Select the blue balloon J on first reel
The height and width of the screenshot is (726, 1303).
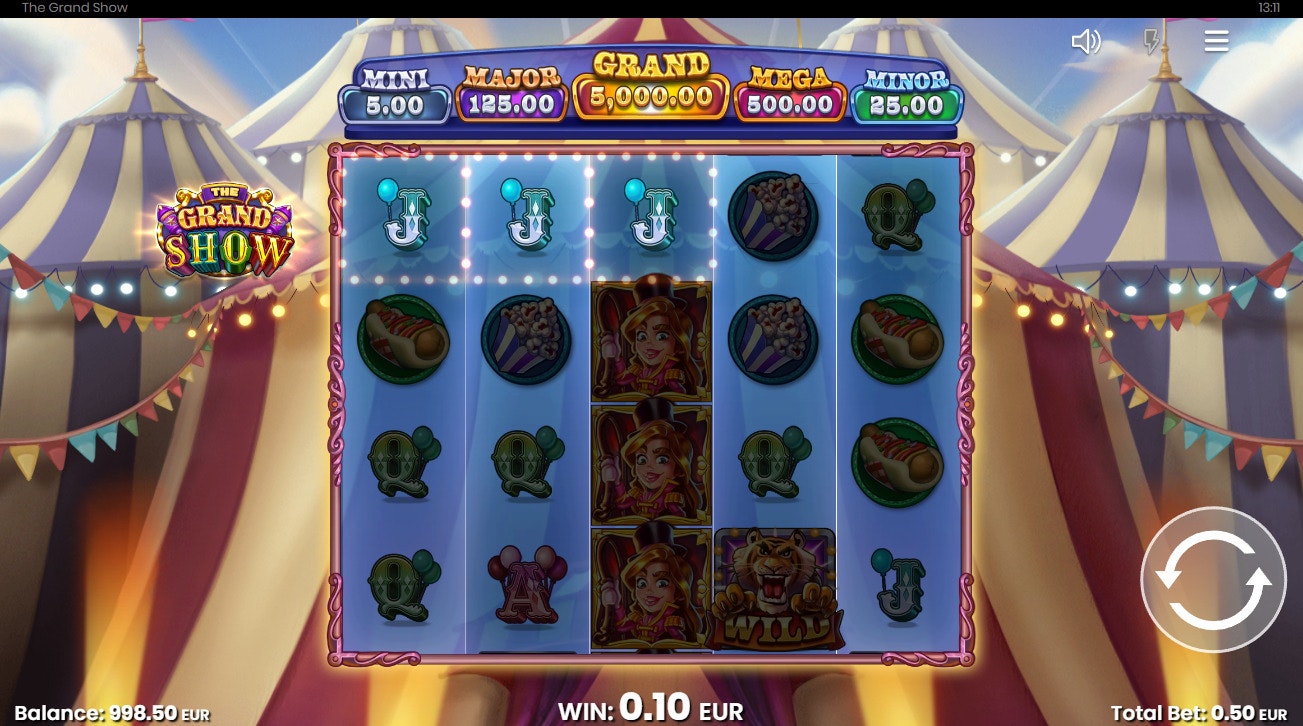click(403, 216)
